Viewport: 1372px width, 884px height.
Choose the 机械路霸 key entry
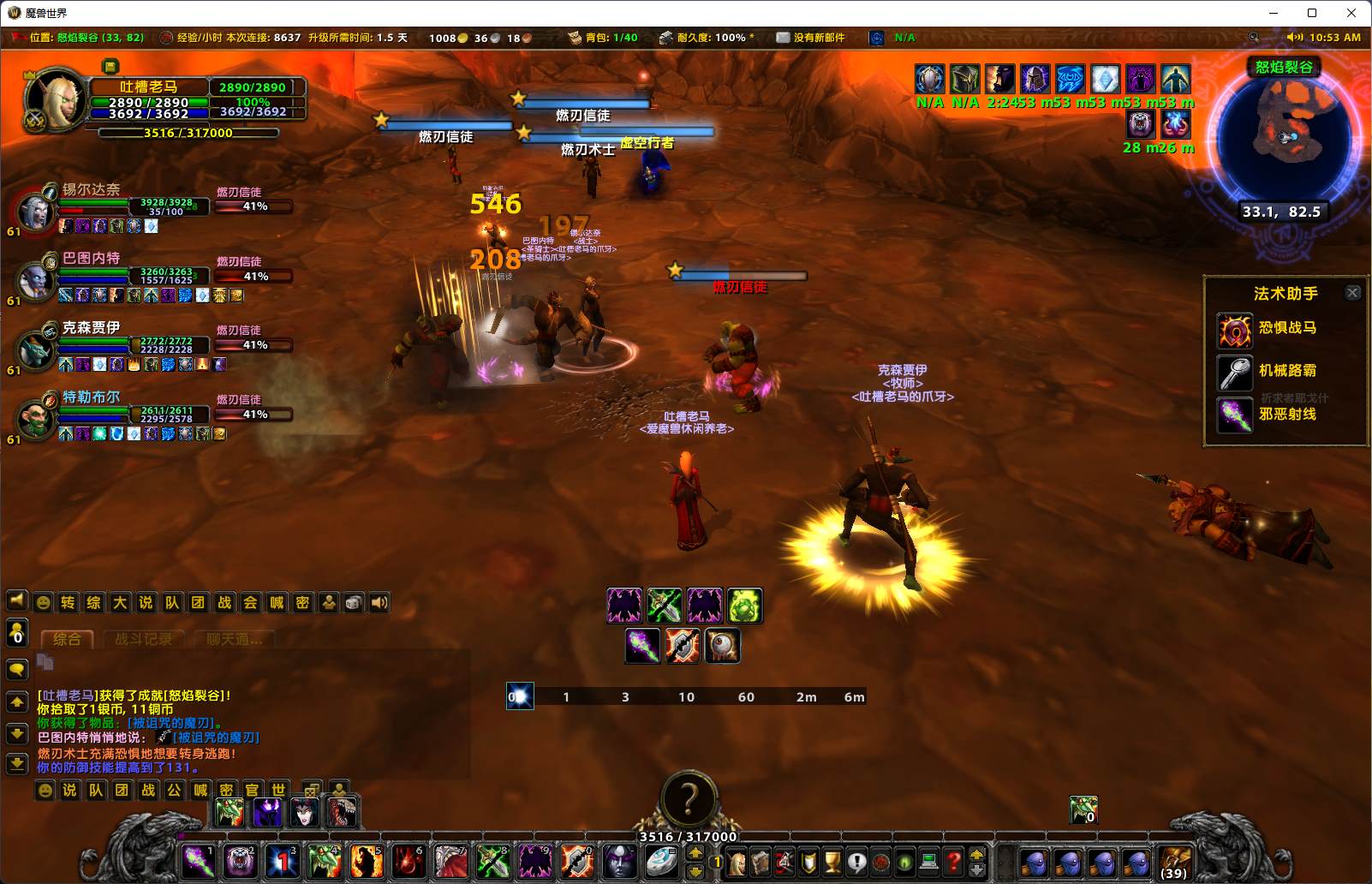point(1236,373)
